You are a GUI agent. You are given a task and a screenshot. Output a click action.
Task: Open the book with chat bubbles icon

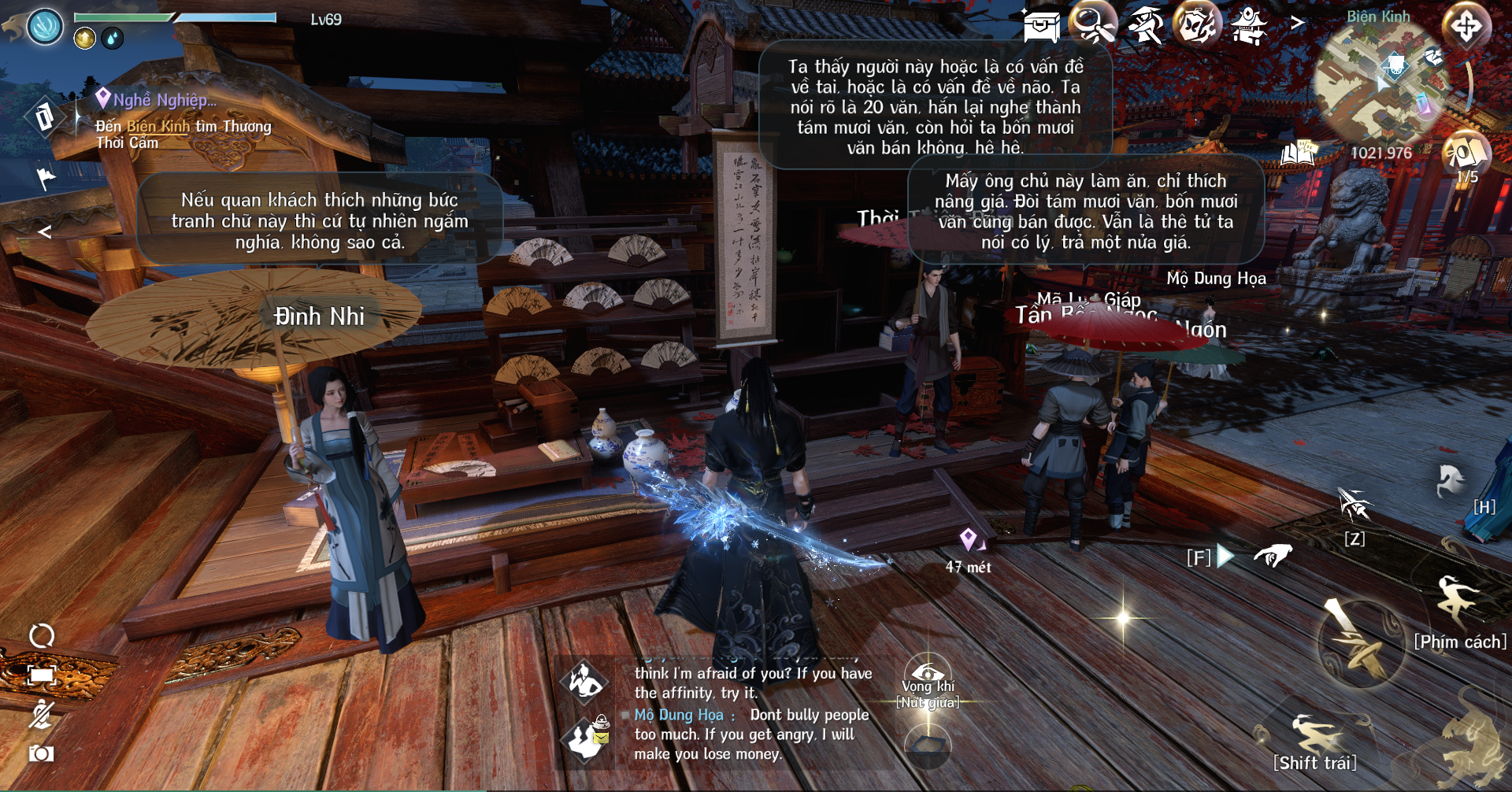point(1299,153)
